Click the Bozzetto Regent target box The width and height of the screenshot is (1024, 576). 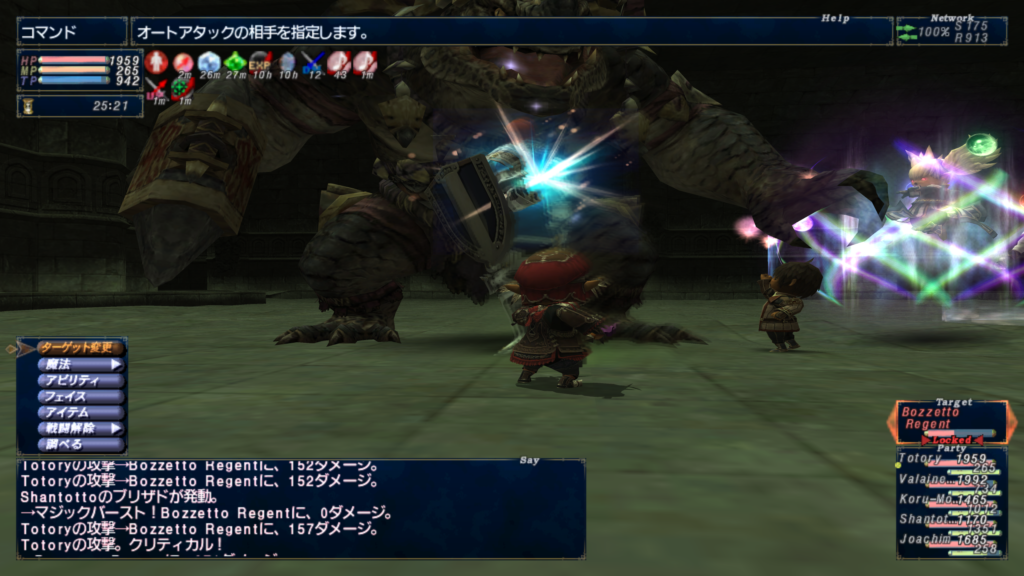point(950,420)
